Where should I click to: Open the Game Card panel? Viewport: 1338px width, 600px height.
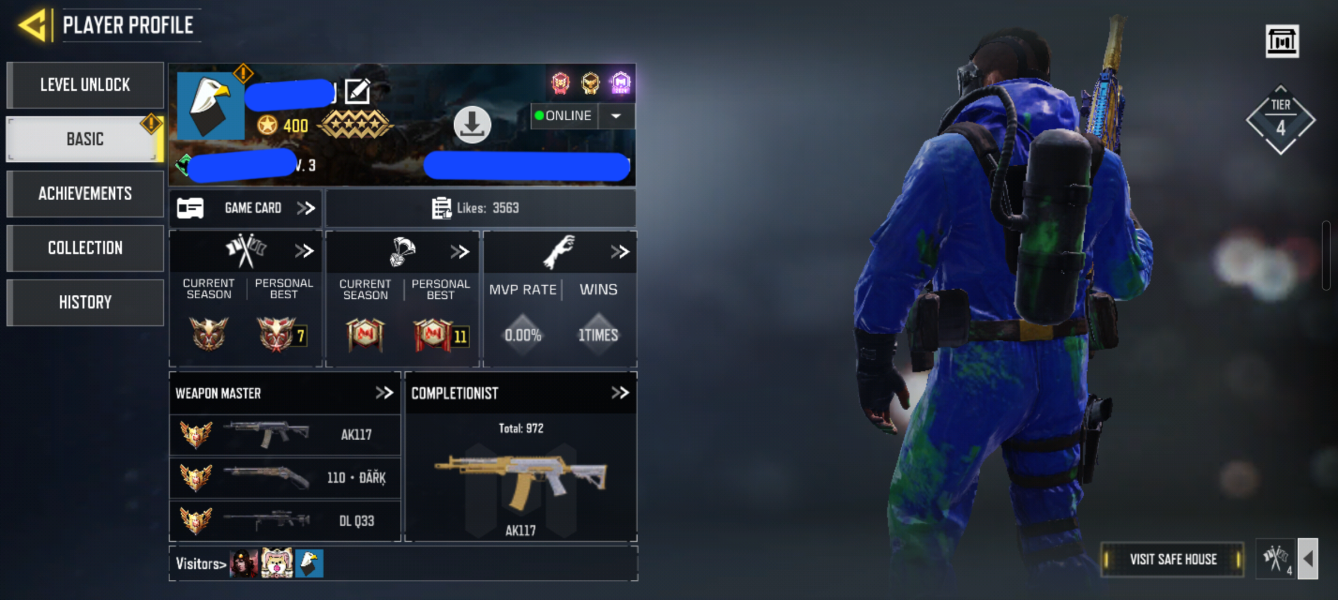[x=246, y=208]
